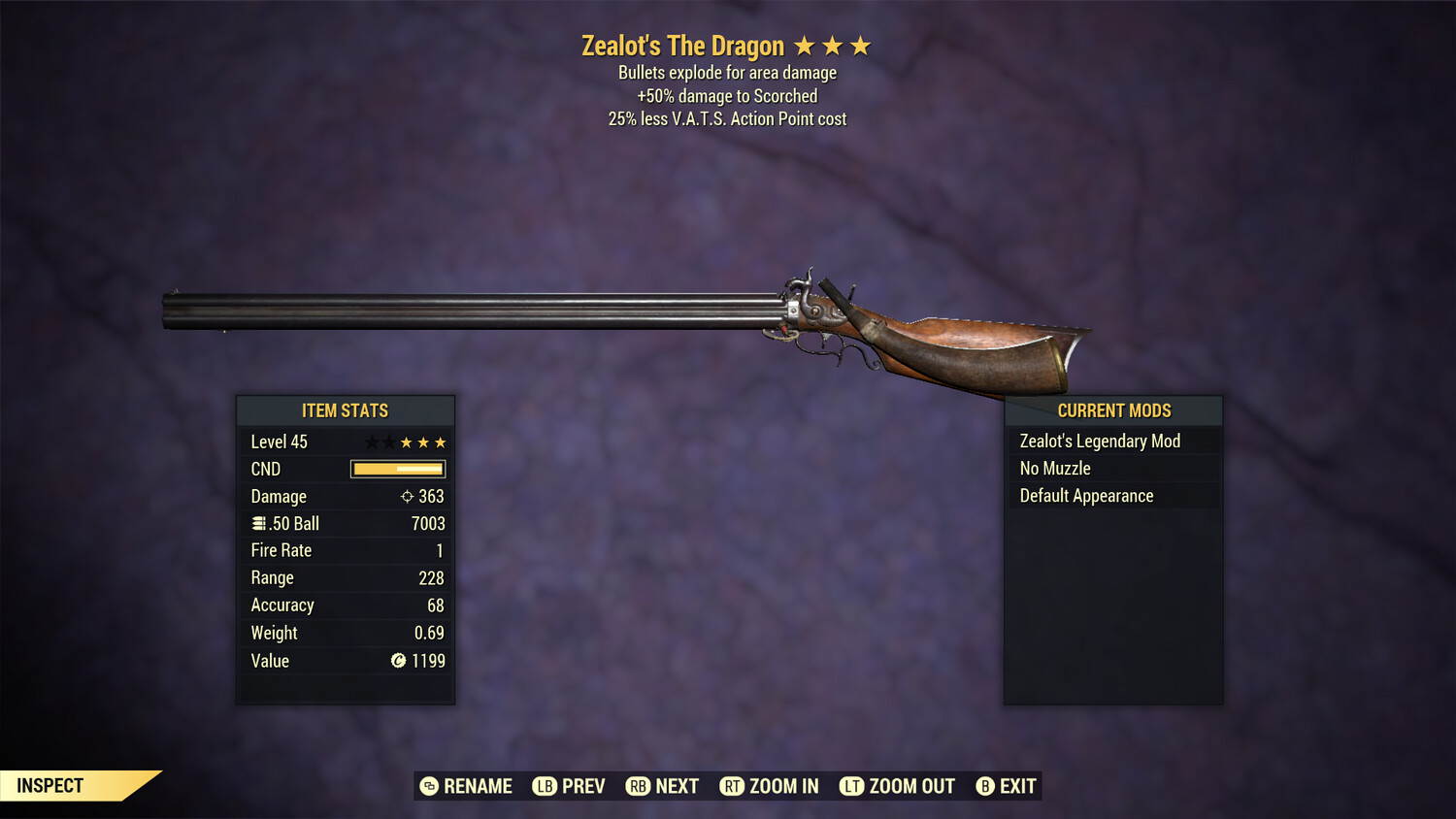The height and width of the screenshot is (819, 1456).
Task: Exit the inspect screen
Action: 1007,786
